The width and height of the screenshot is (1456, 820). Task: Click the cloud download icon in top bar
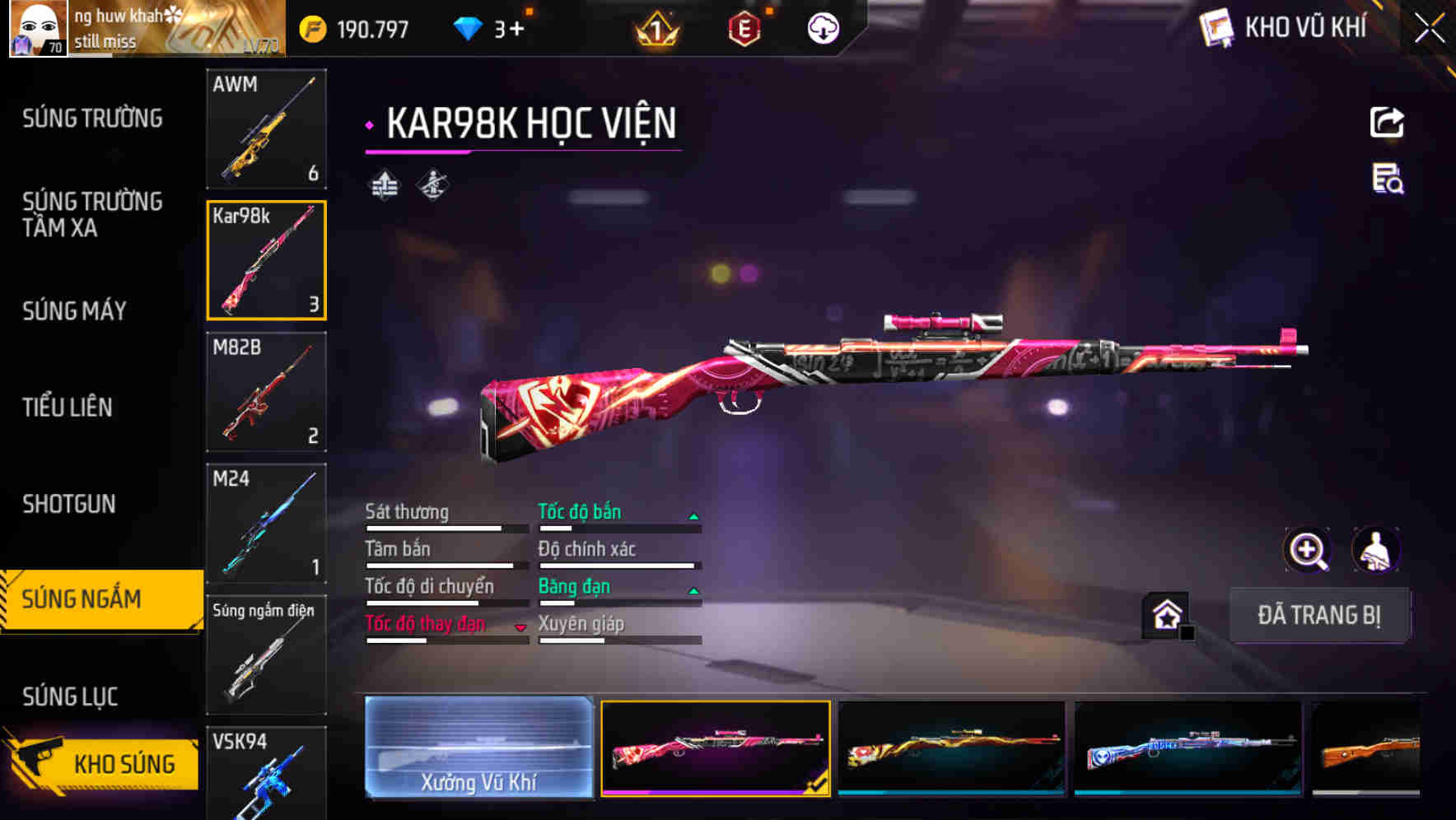coord(822,27)
